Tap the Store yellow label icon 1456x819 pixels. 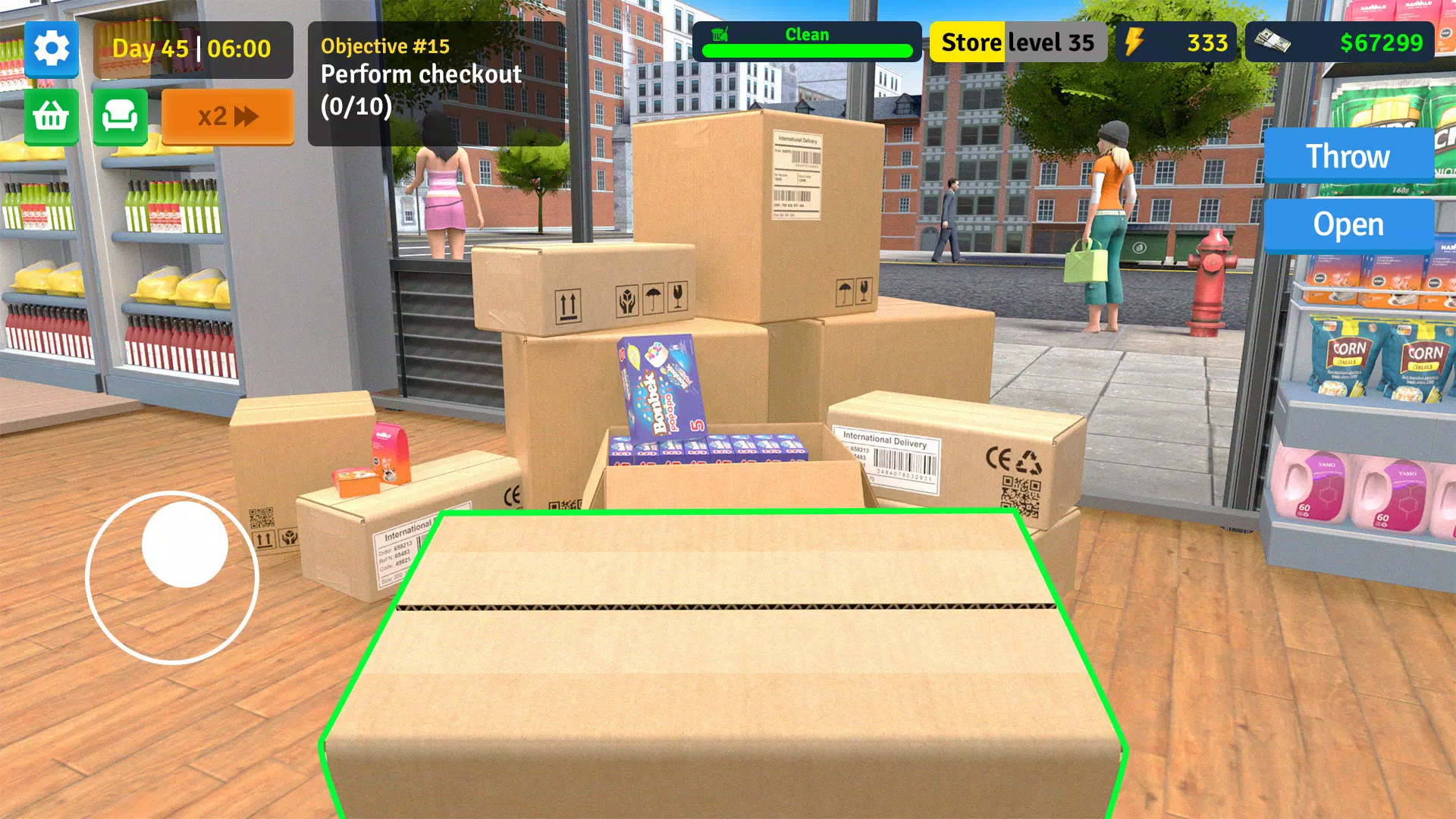pos(971,42)
